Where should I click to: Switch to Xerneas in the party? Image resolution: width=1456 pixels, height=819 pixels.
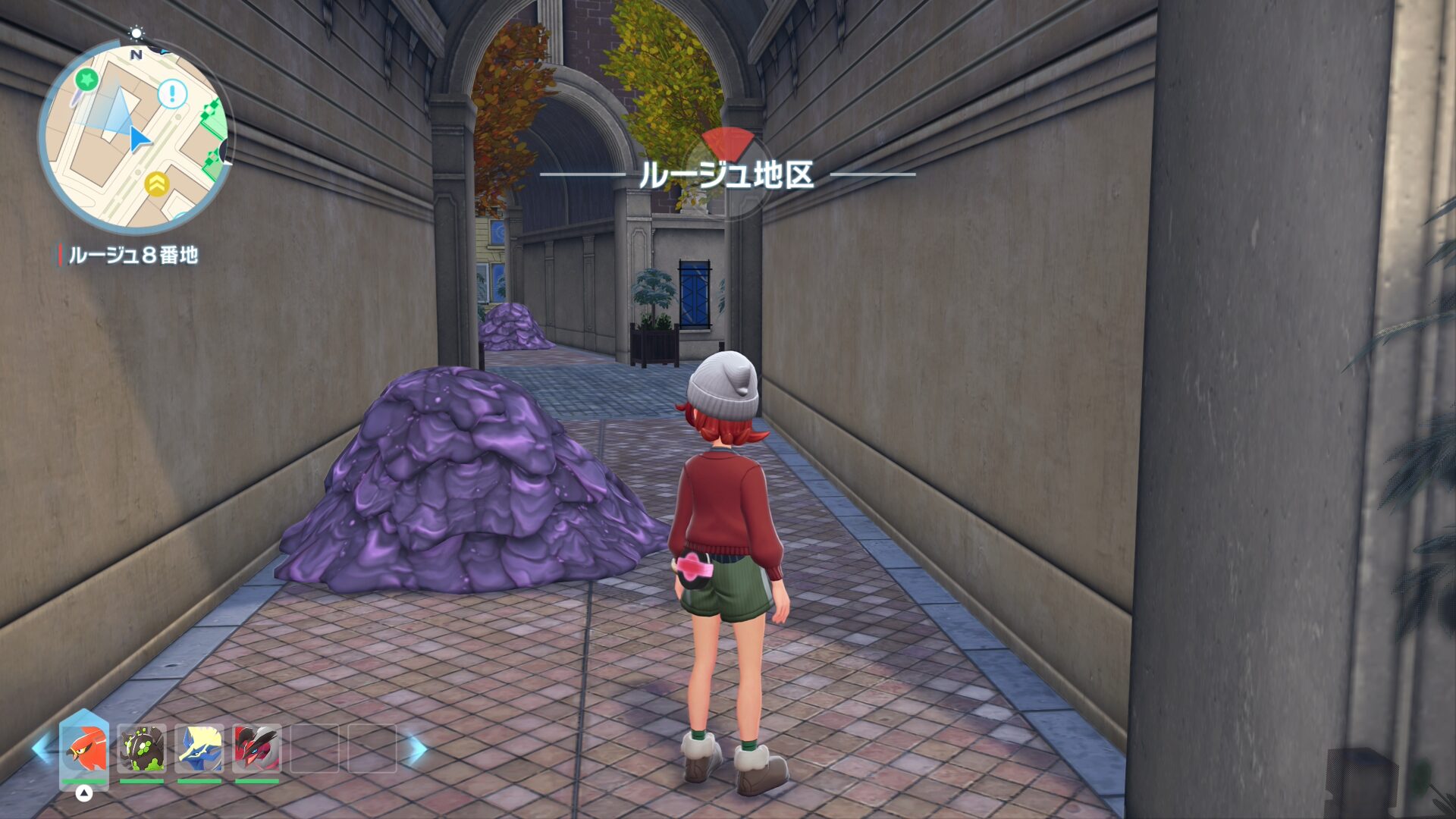(x=199, y=748)
